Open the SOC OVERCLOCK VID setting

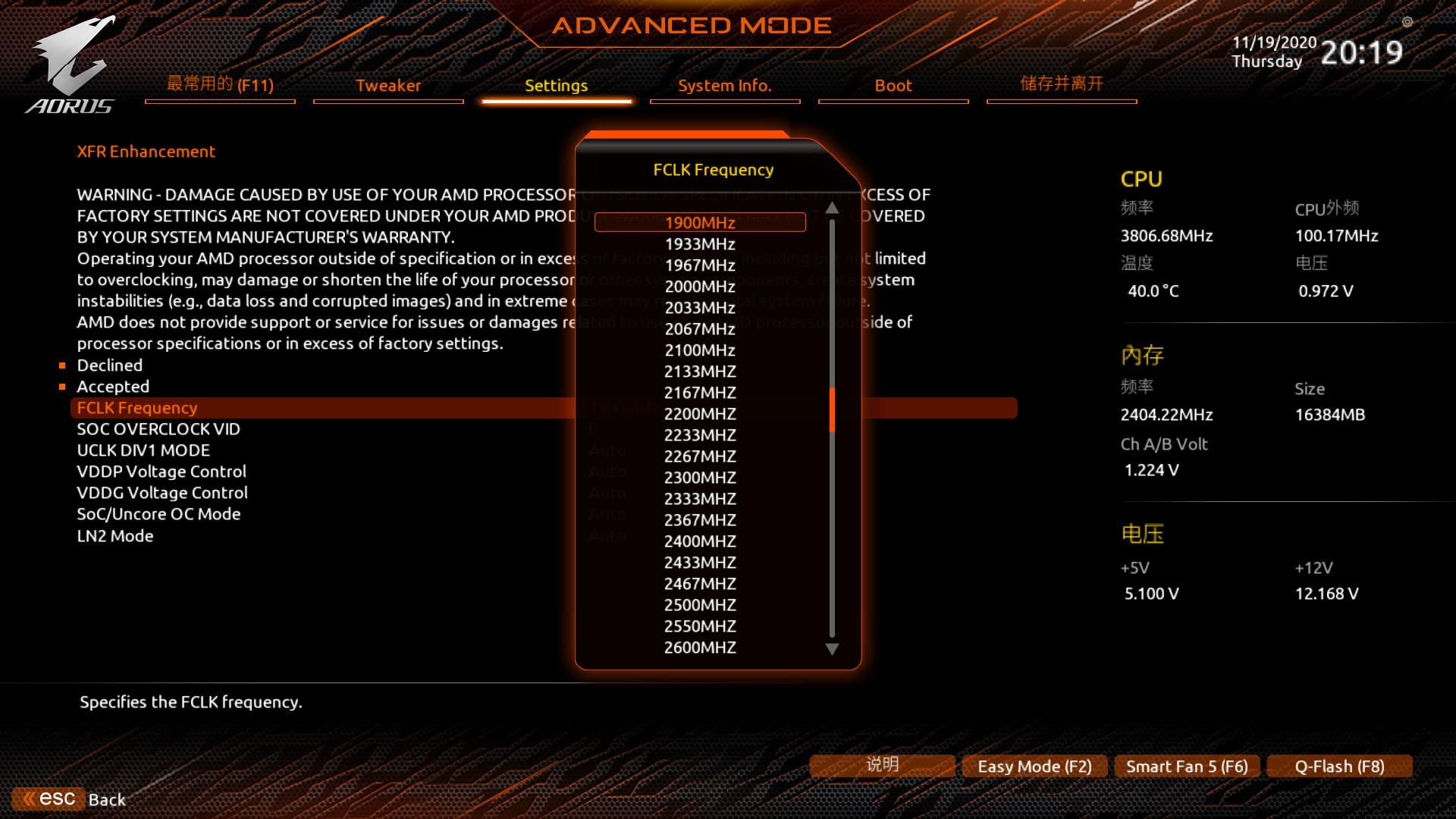click(x=158, y=429)
